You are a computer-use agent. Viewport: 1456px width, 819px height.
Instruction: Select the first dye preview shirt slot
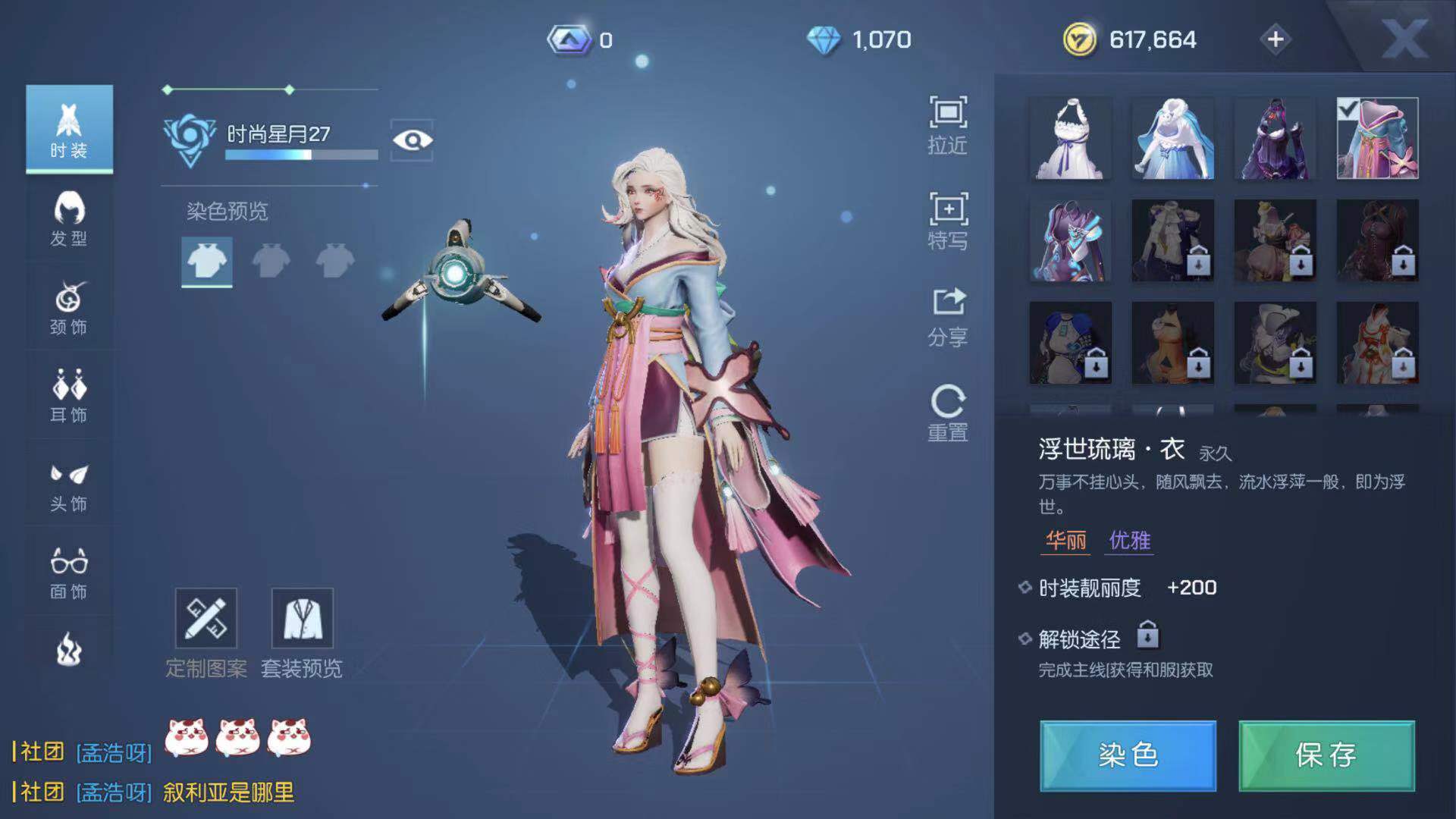(206, 262)
